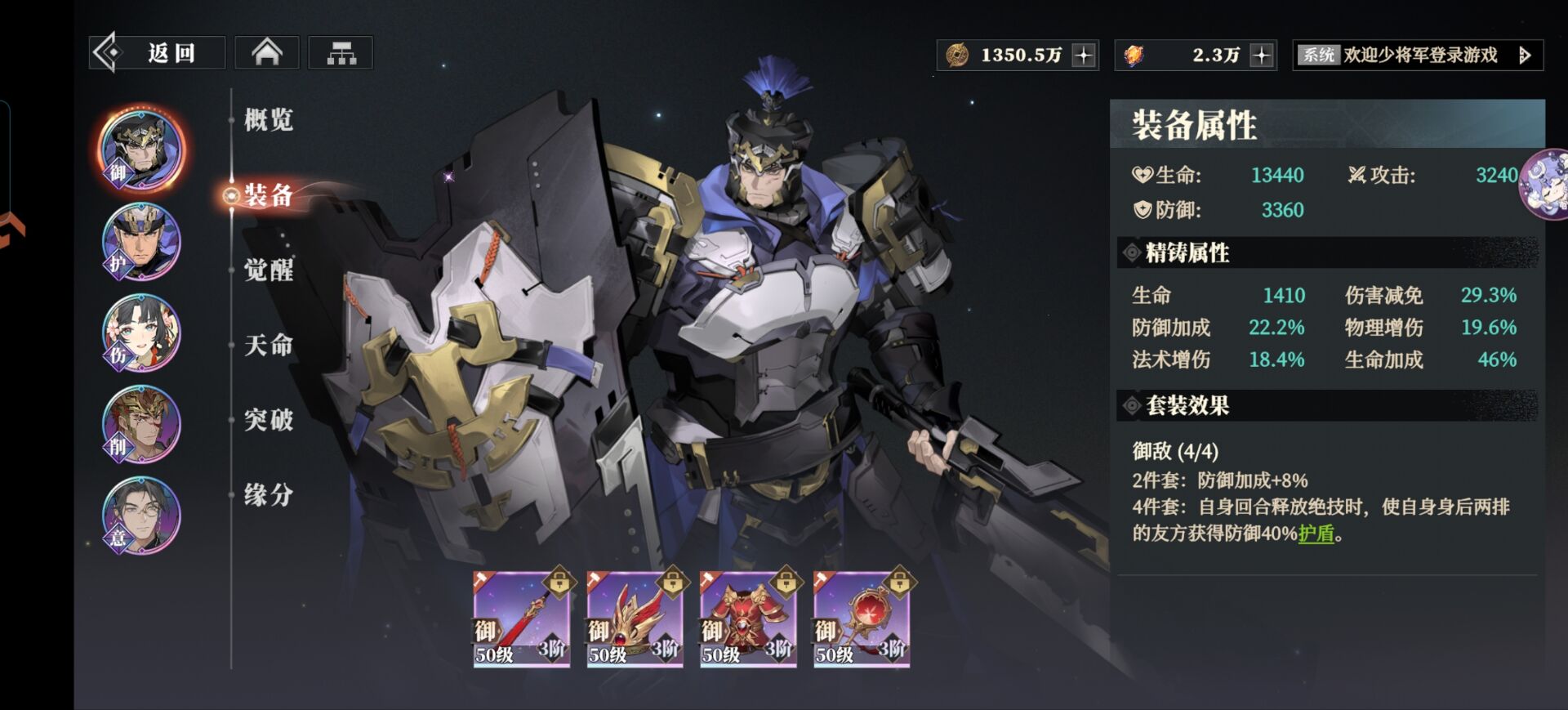Open the home screen via house icon

coord(267,53)
